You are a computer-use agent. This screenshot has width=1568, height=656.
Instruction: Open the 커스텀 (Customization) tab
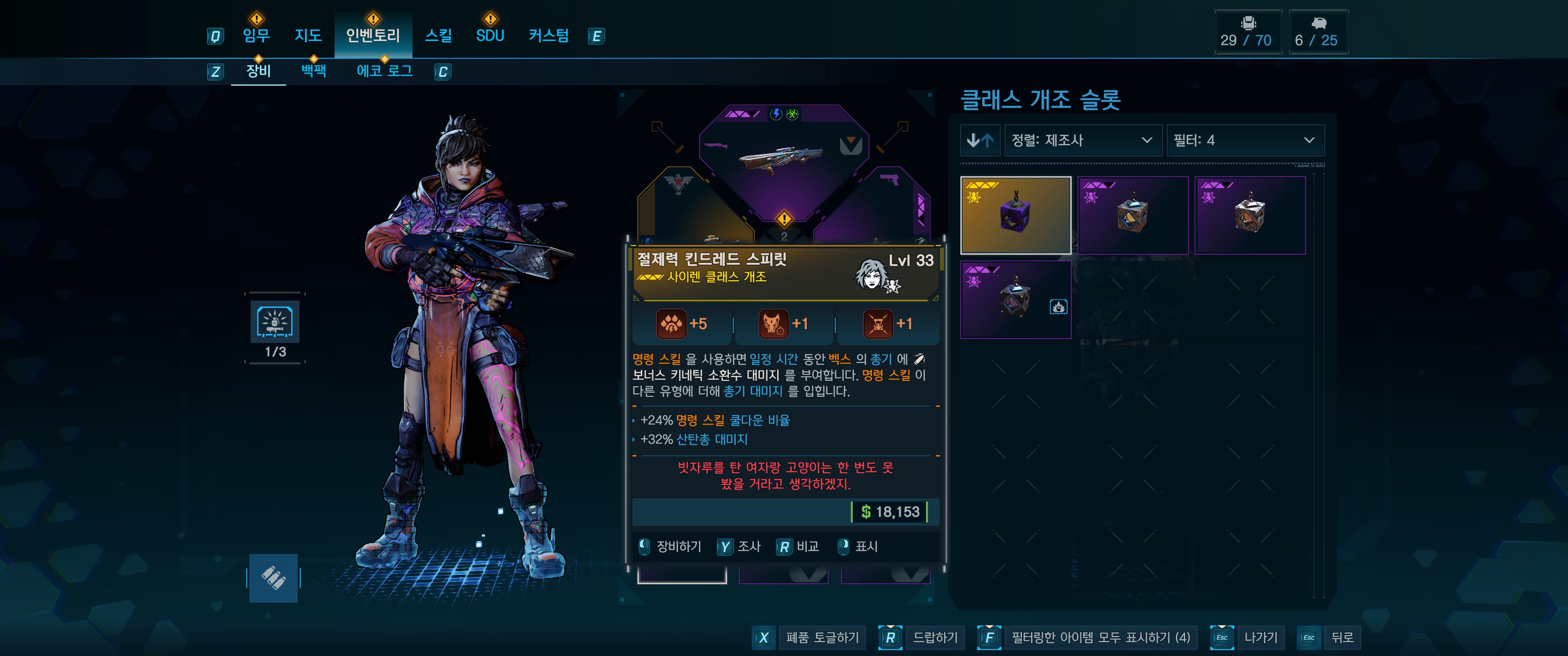point(548,36)
